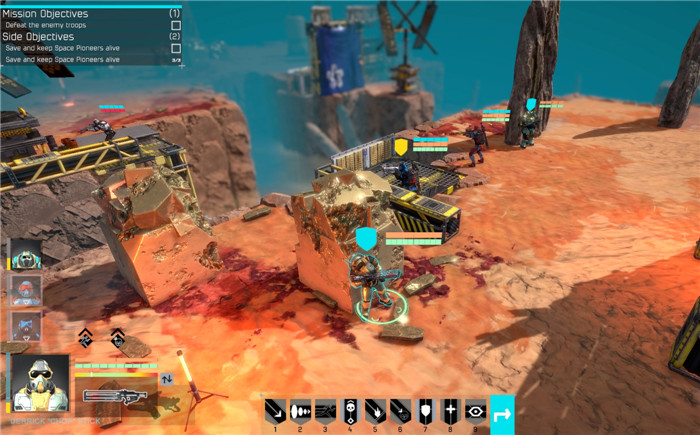Use the skull ability in slot 4
This screenshot has width=700, height=435.
tap(350, 410)
